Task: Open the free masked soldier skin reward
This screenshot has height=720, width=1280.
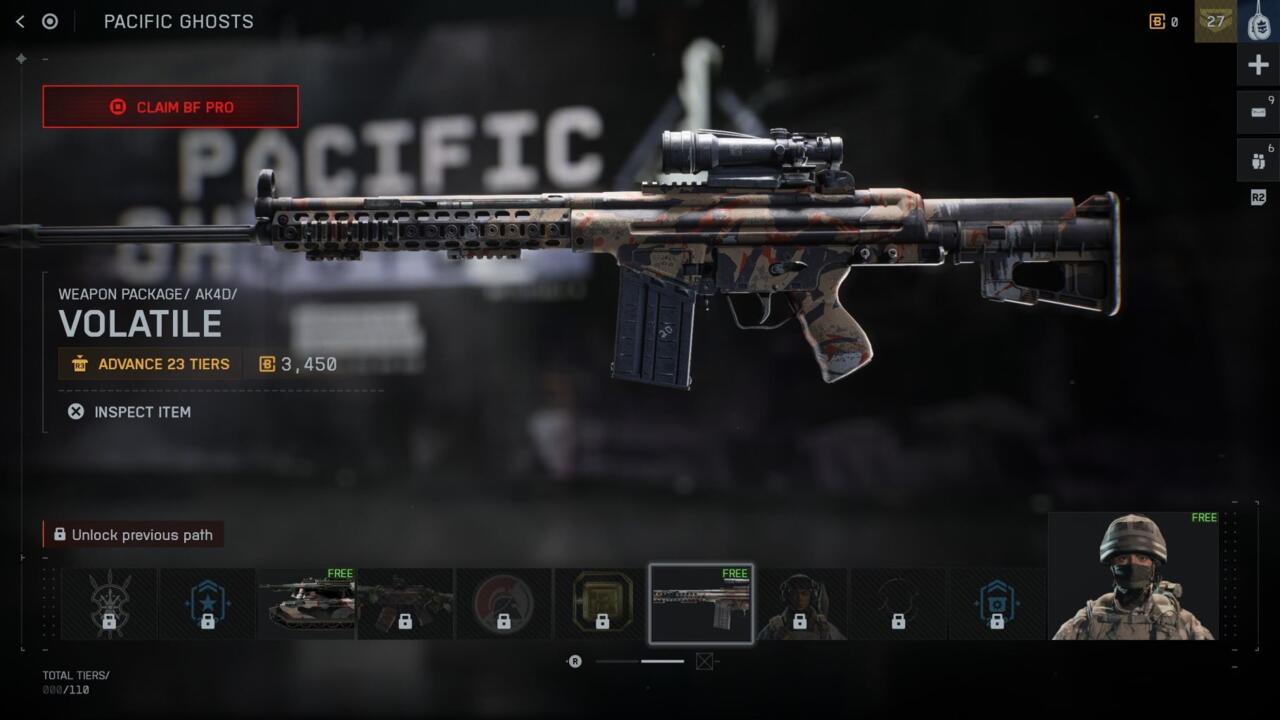Action: pos(1133,576)
